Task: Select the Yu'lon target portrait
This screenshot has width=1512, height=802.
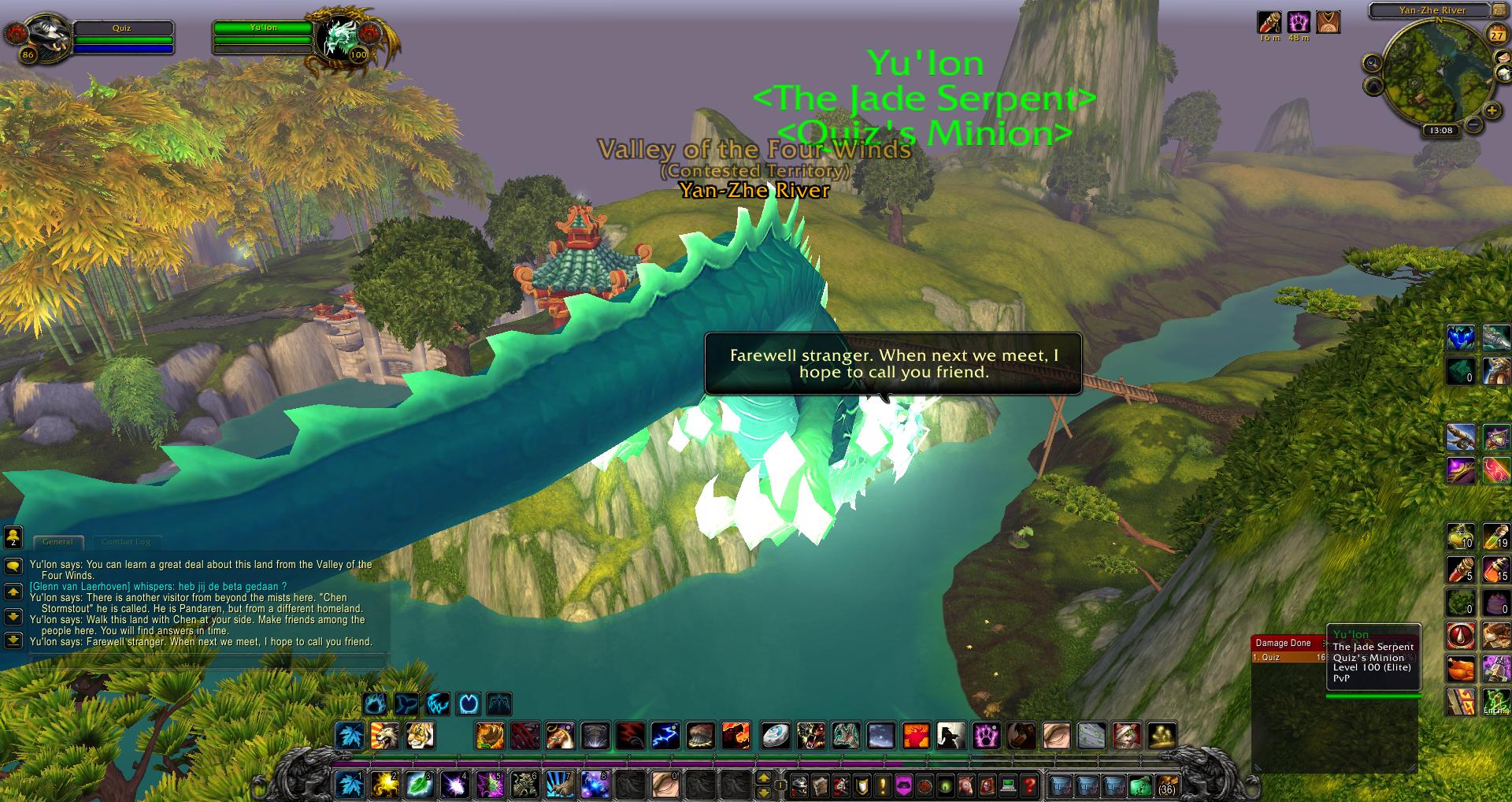Action: (343, 36)
